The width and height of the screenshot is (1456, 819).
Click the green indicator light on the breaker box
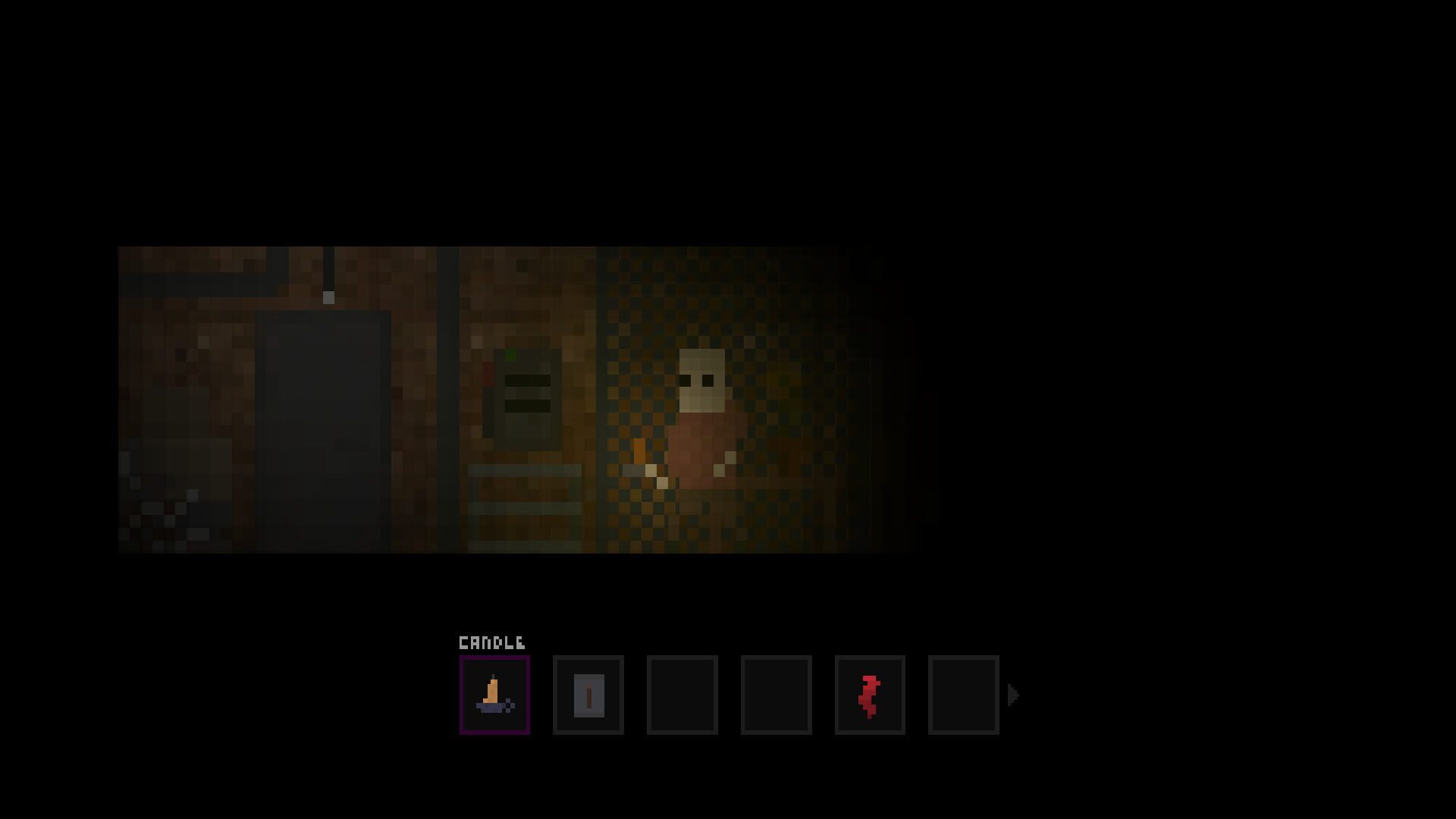coord(510,354)
